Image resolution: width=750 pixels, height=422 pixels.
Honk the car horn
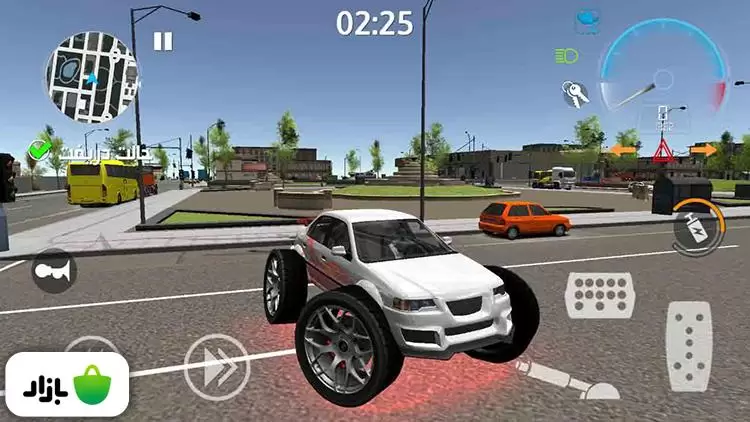53,270
